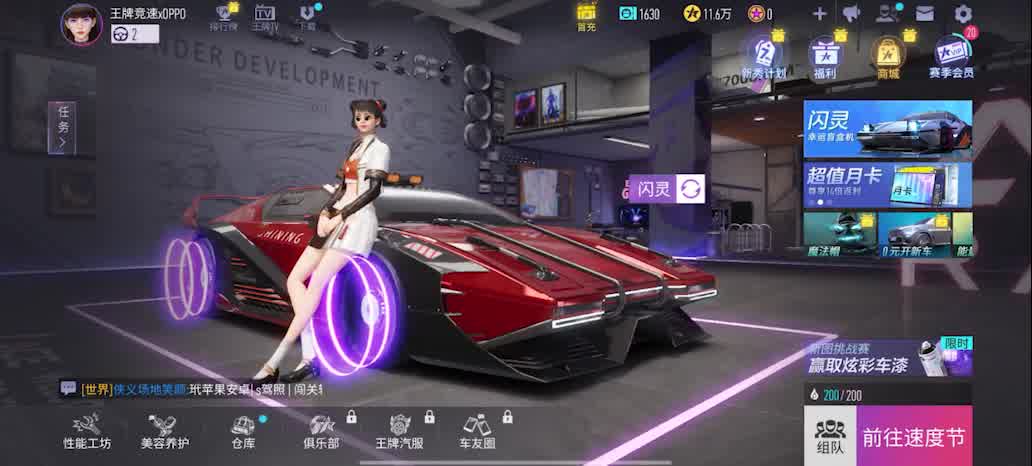Open the 排行榜 leaderboard
The height and width of the screenshot is (466, 1032).
(x=224, y=17)
